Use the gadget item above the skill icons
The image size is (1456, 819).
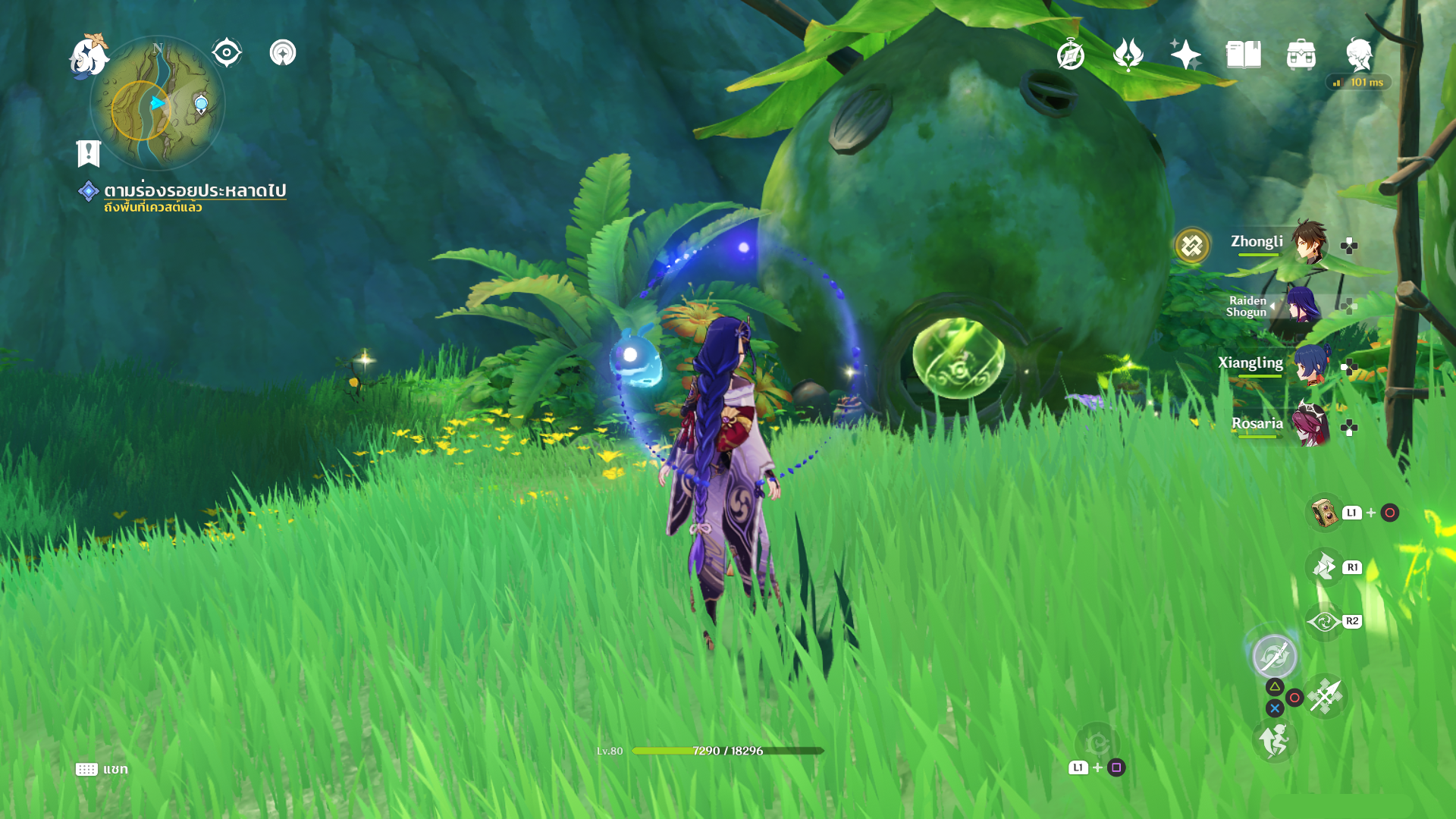(1324, 513)
